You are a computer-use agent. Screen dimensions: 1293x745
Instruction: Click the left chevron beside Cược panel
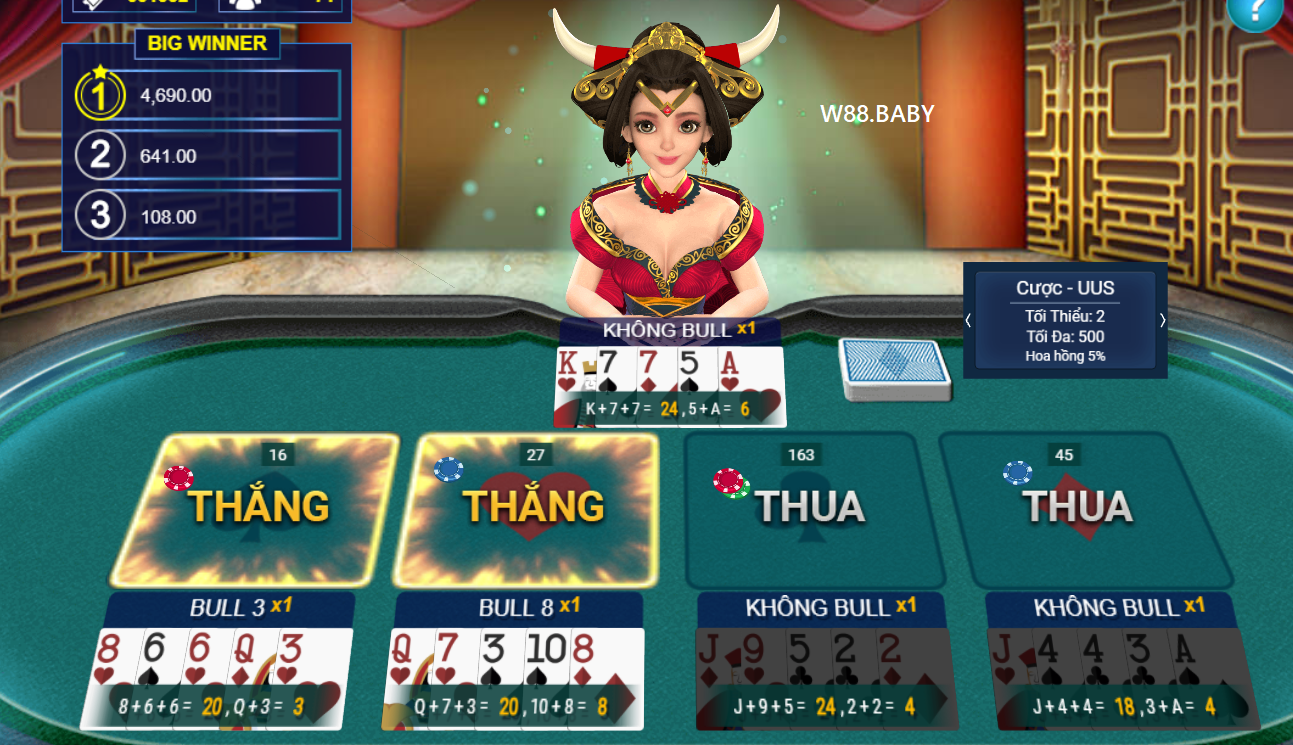[968, 321]
